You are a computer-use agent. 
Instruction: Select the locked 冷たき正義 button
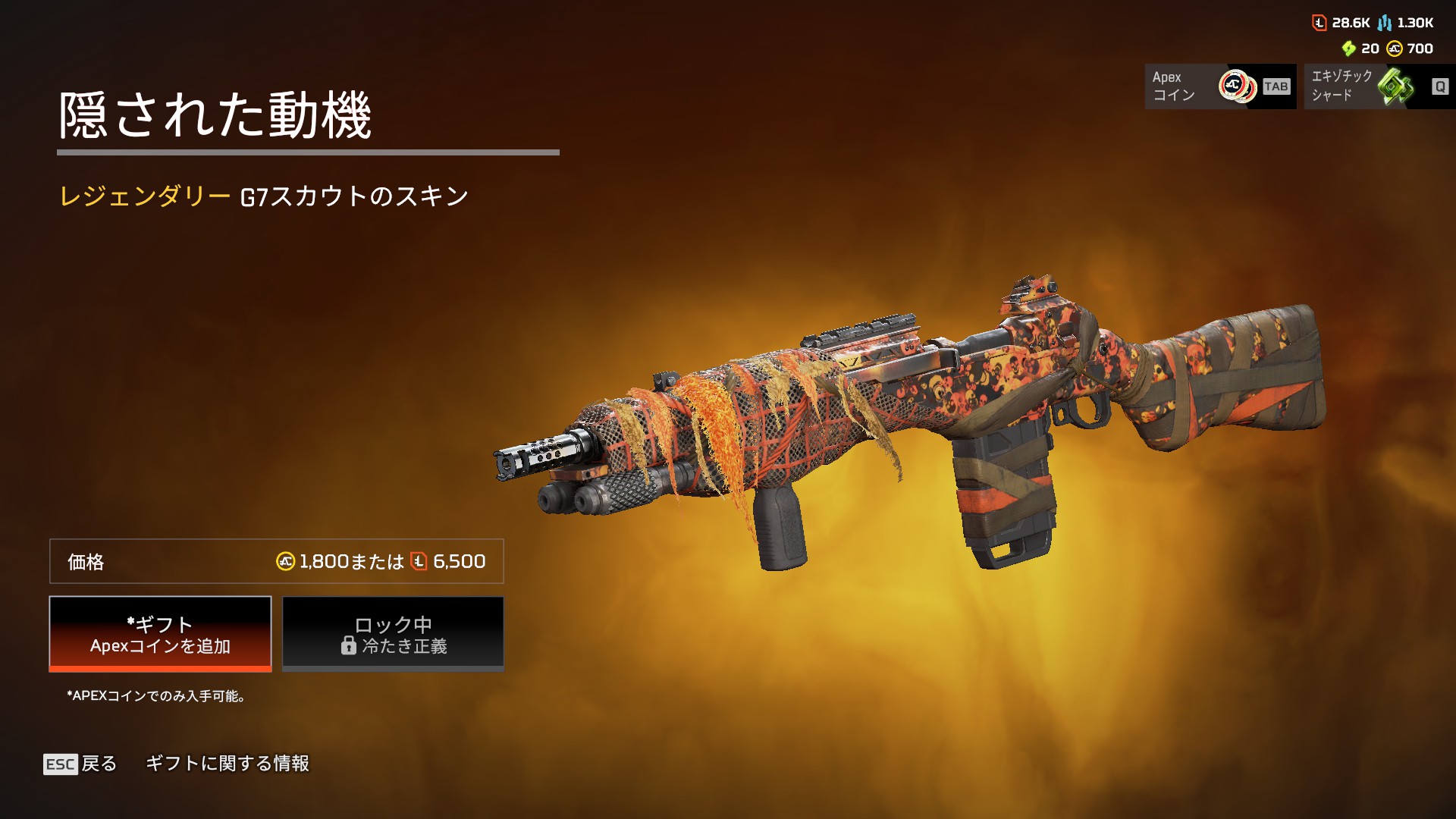[x=393, y=634]
